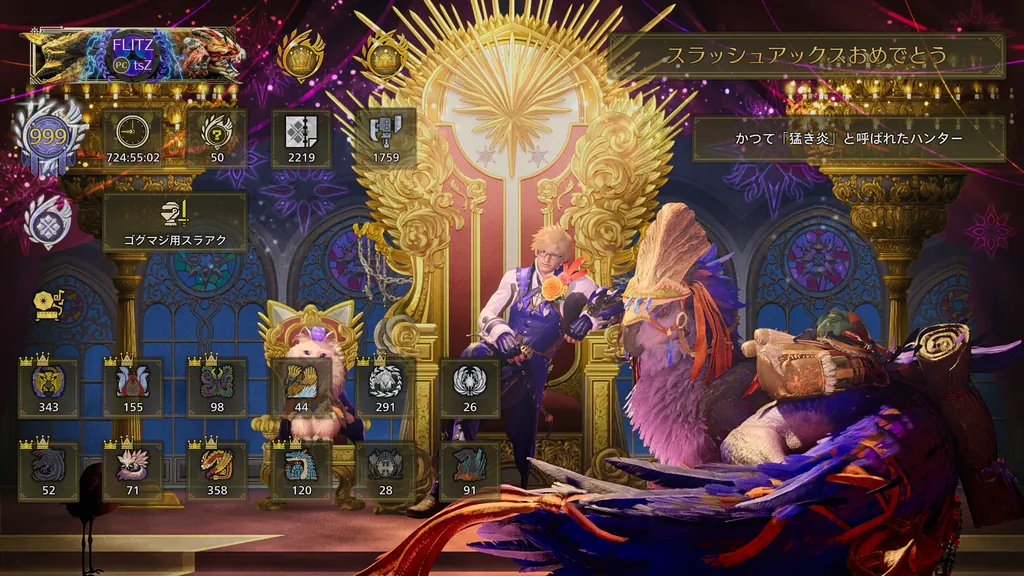Pick the monster tile showing 98
The image size is (1024, 576).
(217, 388)
